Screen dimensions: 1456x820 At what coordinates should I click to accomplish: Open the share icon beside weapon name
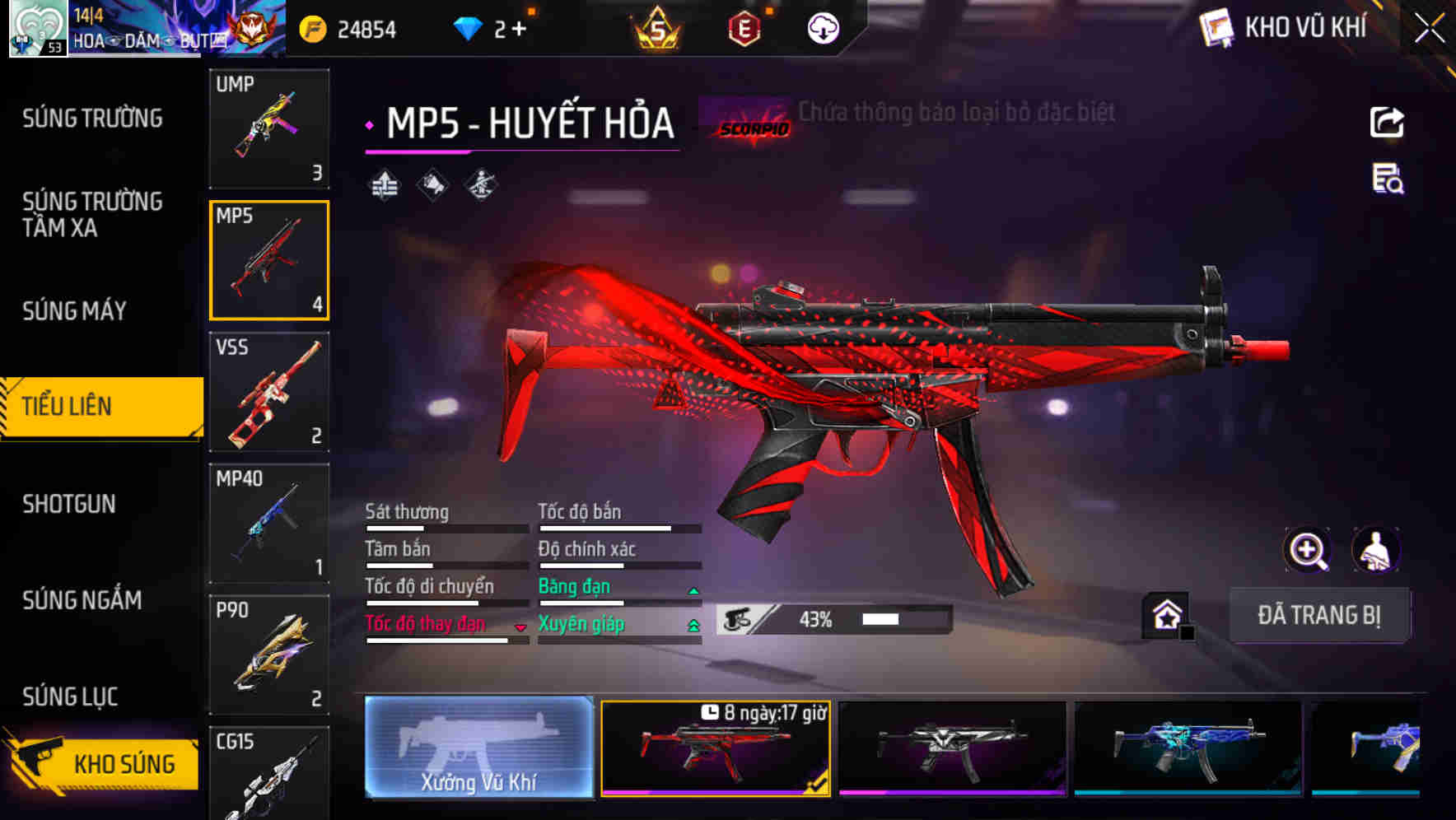coord(1388,122)
